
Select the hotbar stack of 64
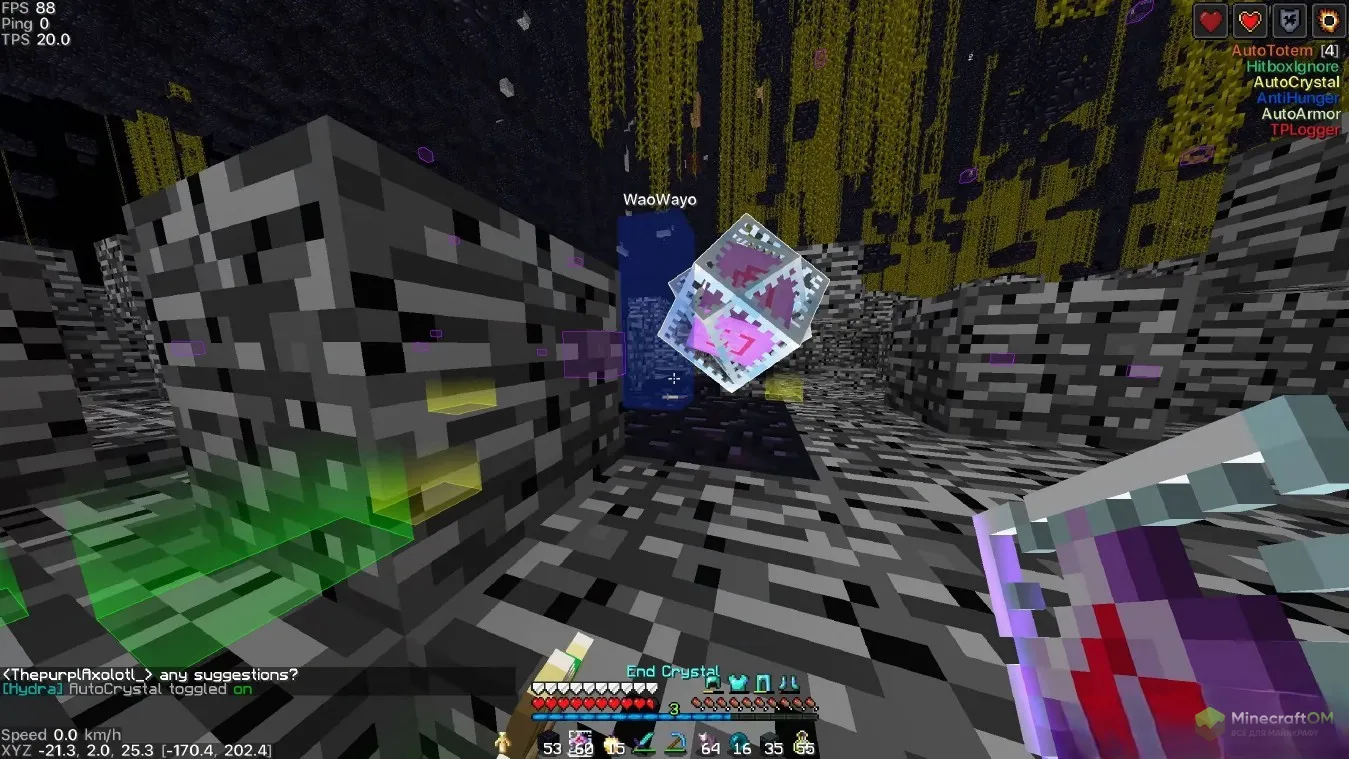coord(709,742)
